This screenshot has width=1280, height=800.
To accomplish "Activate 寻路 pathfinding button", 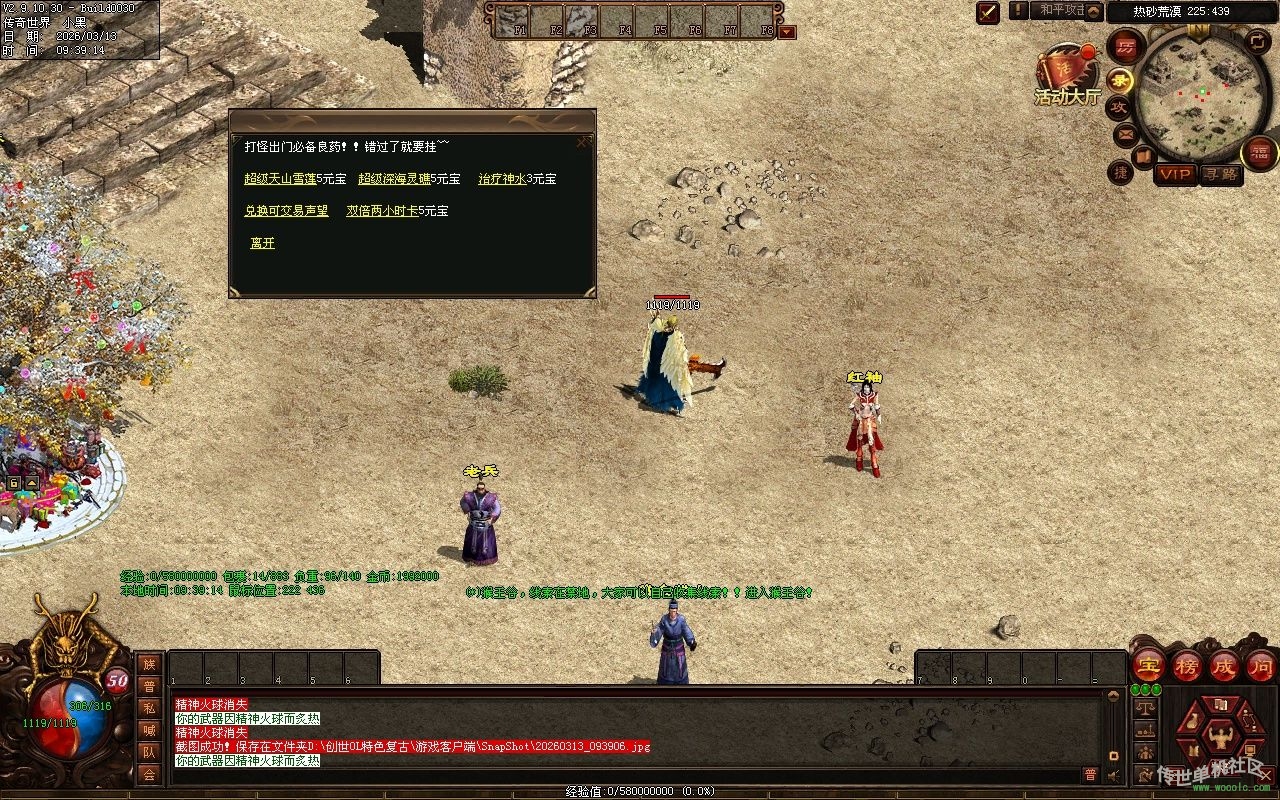I will pos(1219,174).
